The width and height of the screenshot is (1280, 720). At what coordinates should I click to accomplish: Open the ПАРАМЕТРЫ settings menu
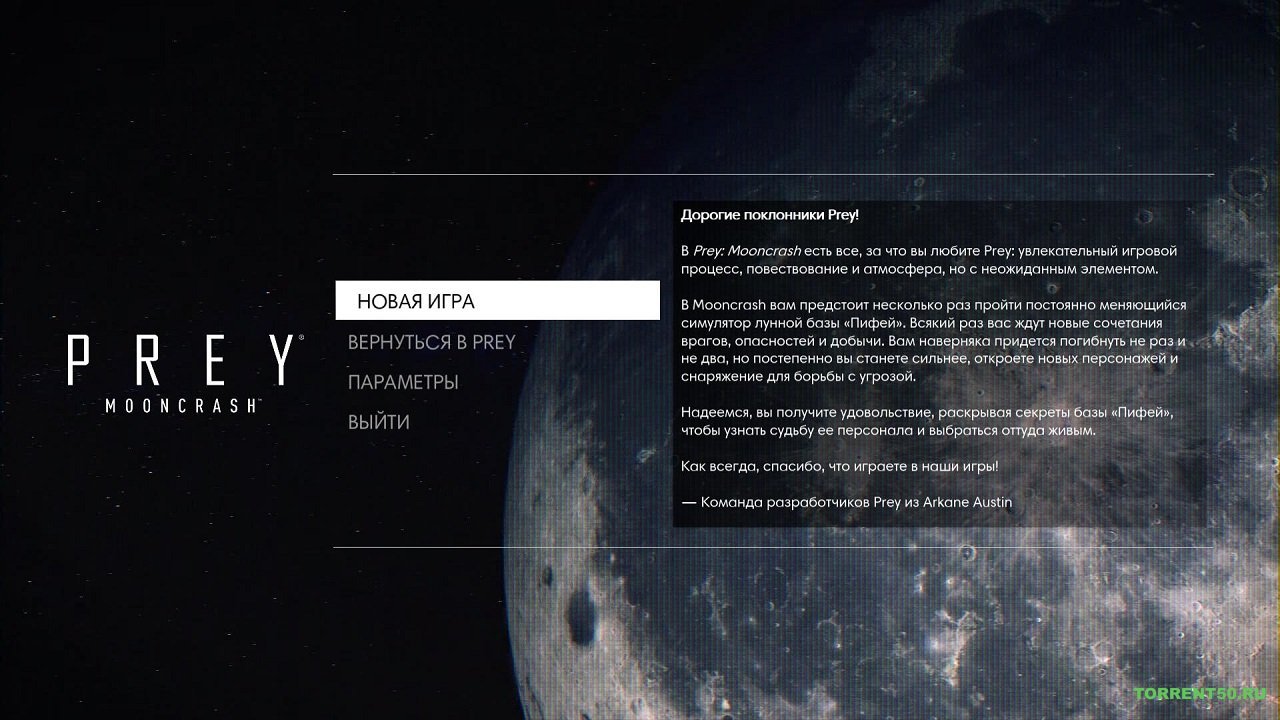point(404,381)
